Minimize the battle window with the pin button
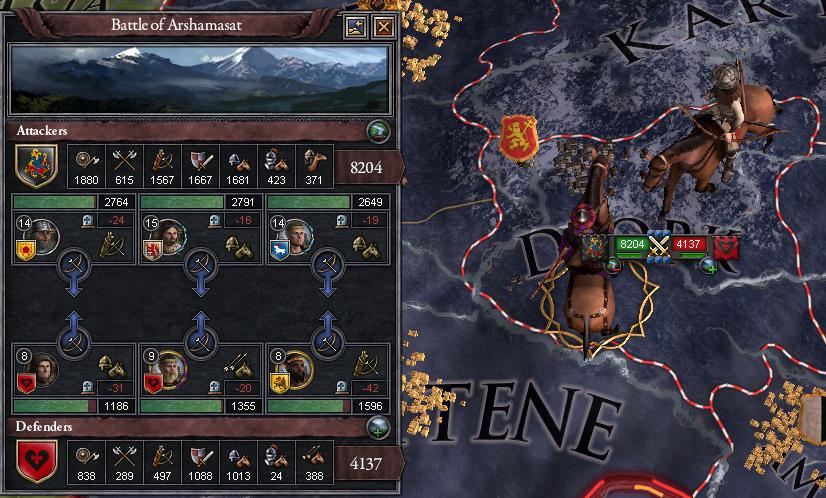The image size is (826, 498). tap(357, 25)
